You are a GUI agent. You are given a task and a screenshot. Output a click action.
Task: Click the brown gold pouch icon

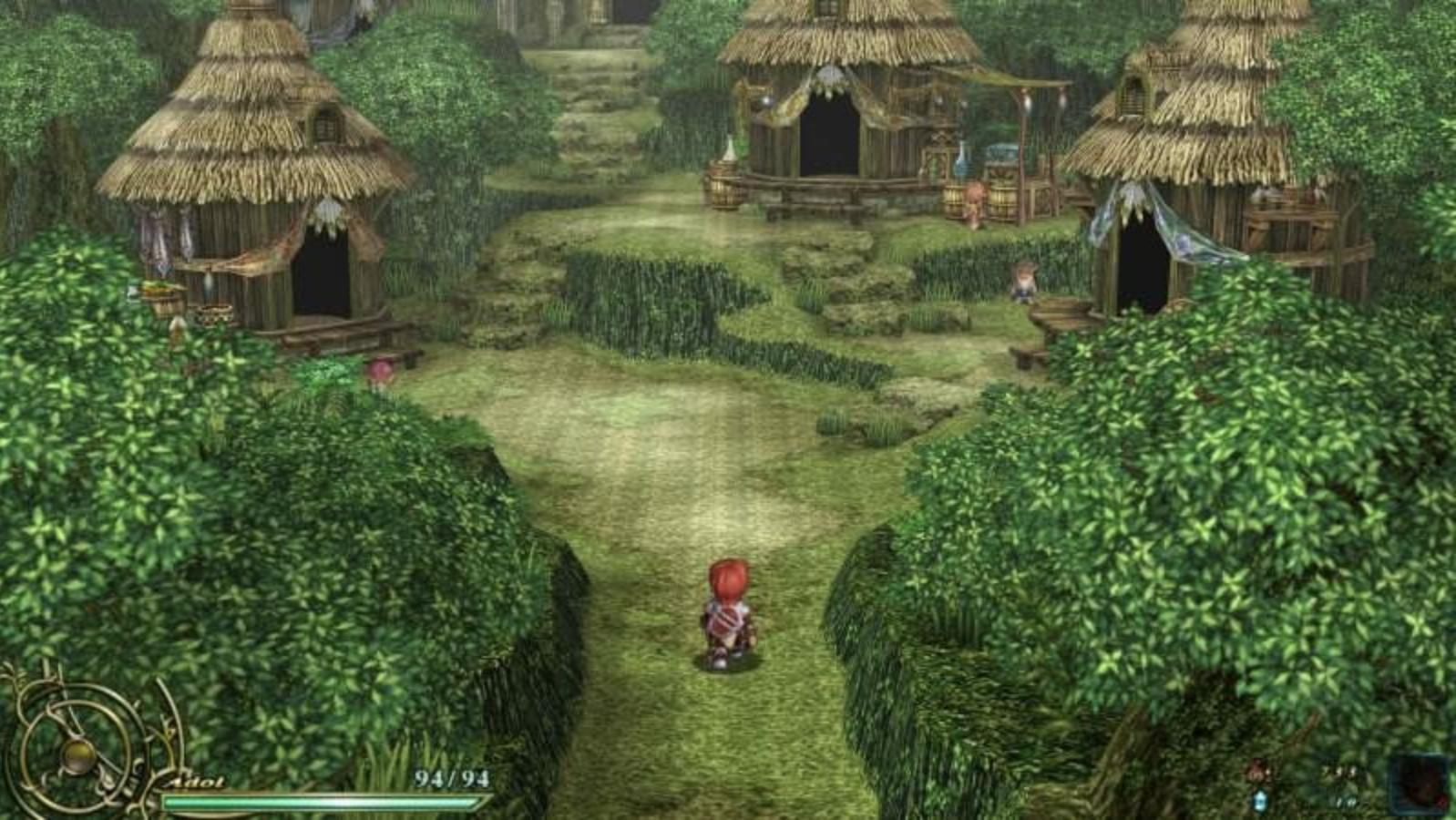point(1260,773)
